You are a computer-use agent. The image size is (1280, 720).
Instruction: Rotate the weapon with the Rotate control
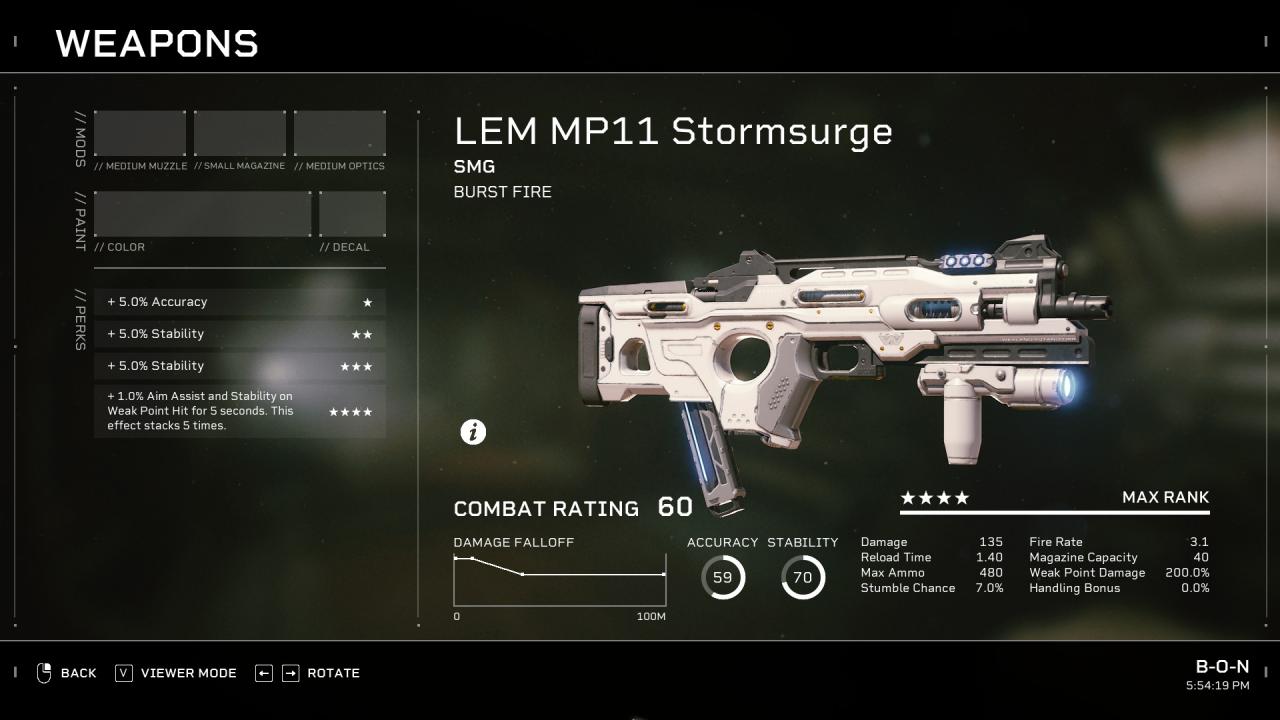307,673
